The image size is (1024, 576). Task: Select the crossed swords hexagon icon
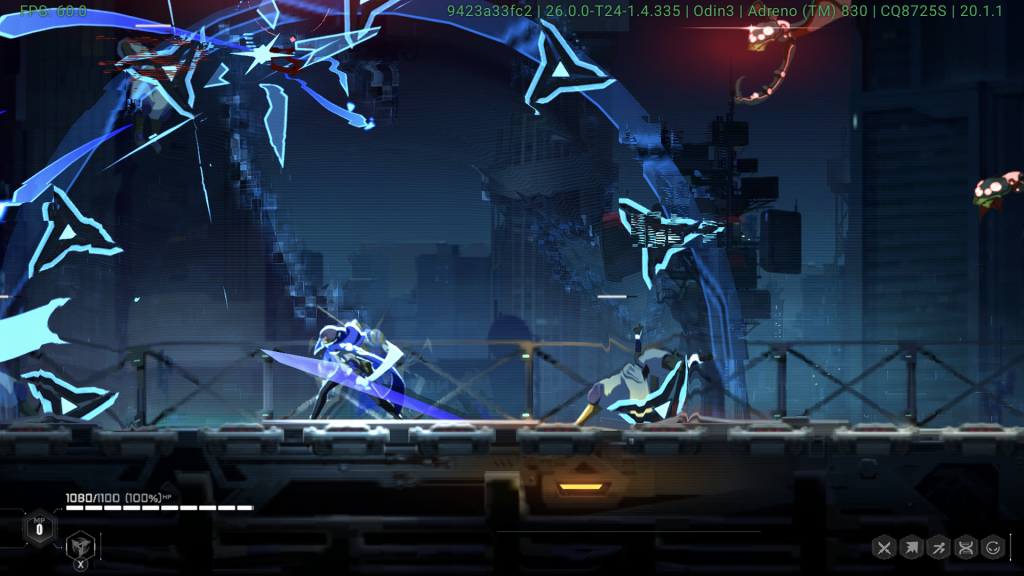(884, 547)
